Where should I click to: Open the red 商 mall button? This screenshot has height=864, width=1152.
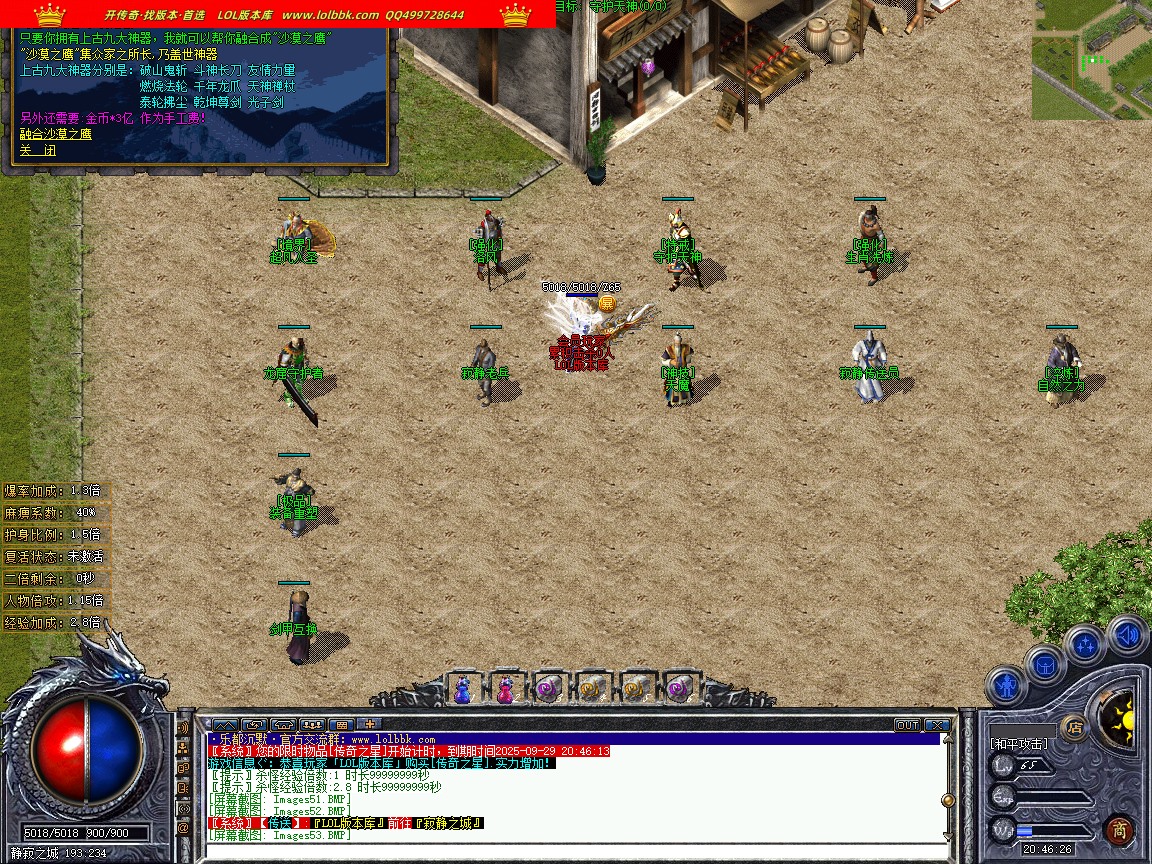[x=1119, y=830]
